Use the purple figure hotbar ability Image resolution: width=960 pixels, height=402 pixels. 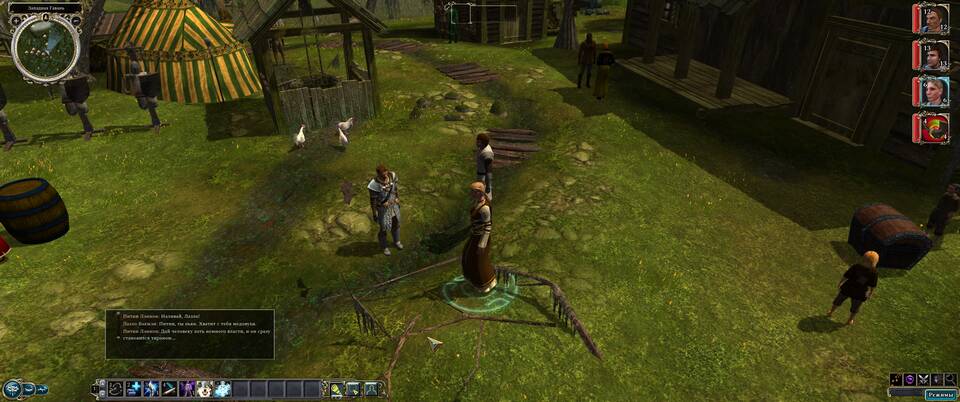coord(186,389)
